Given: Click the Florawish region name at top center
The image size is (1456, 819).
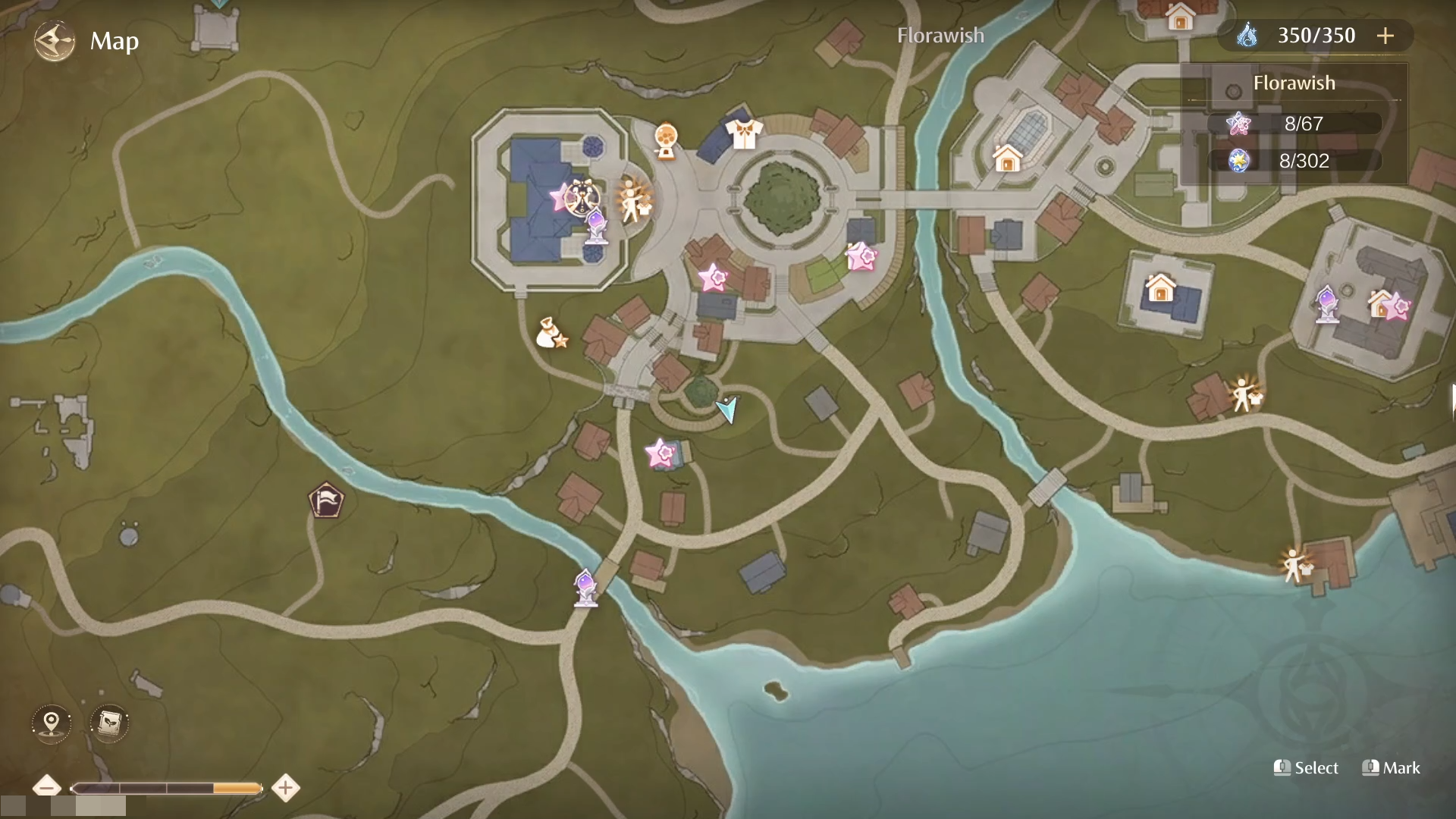Looking at the screenshot, I should [x=940, y=35].
